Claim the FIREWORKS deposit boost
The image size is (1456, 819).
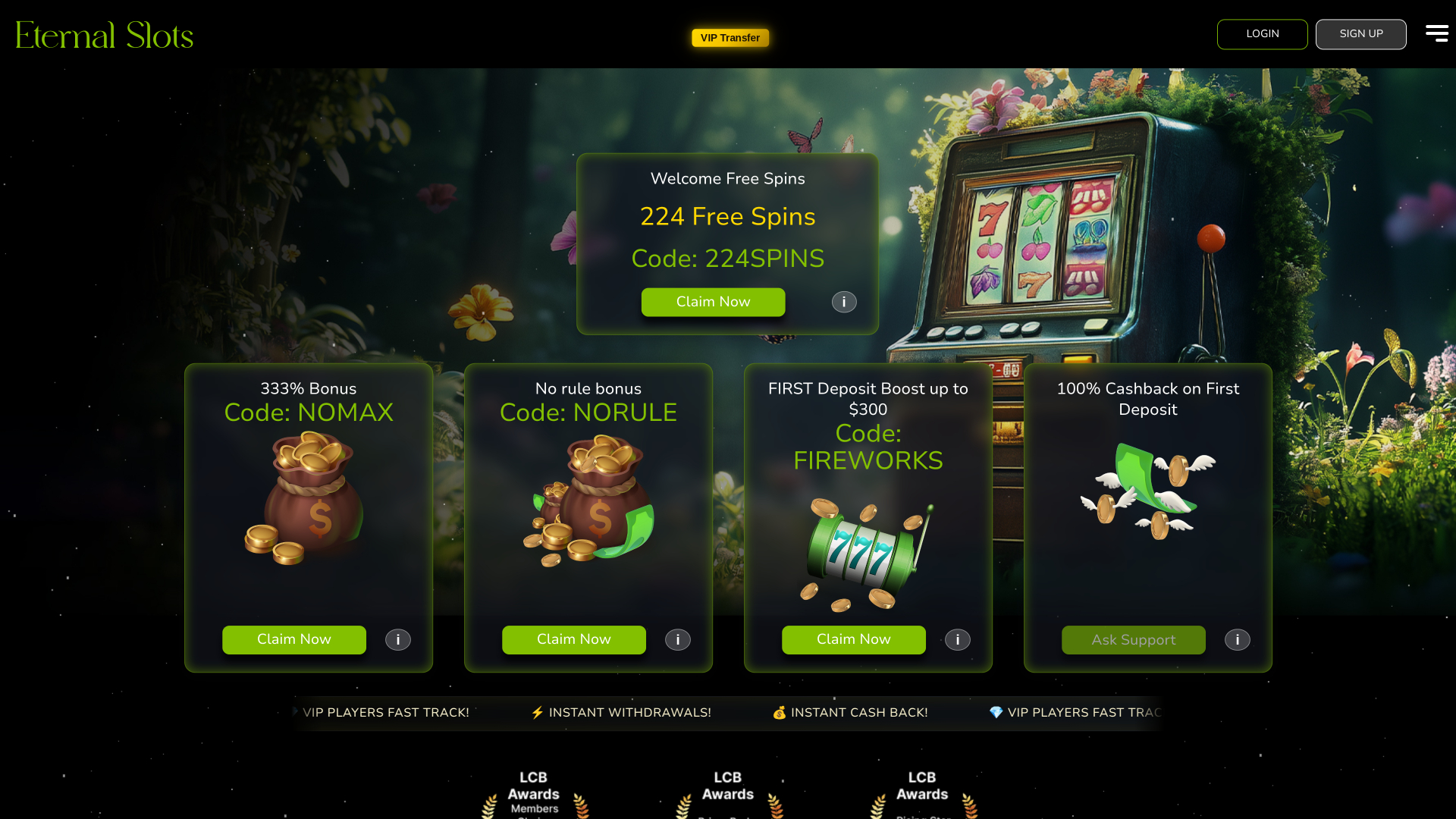[x=853, y=639]
